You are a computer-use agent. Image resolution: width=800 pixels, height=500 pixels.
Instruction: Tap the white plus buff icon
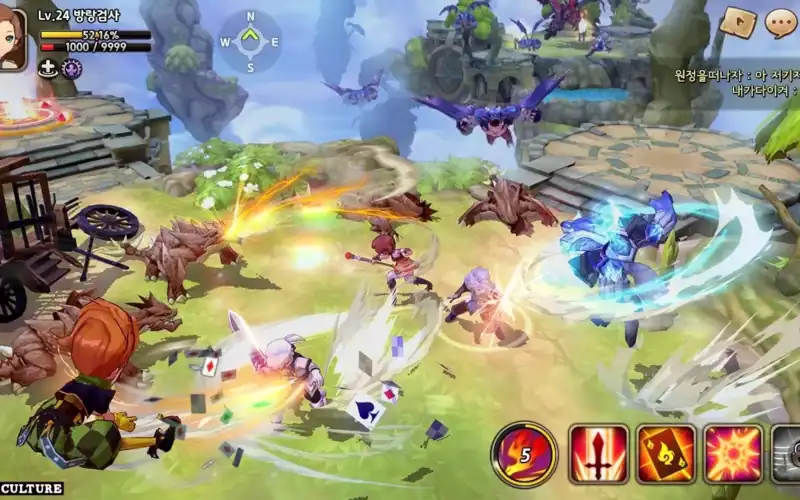pyautogui.click(x=47, y=68)
